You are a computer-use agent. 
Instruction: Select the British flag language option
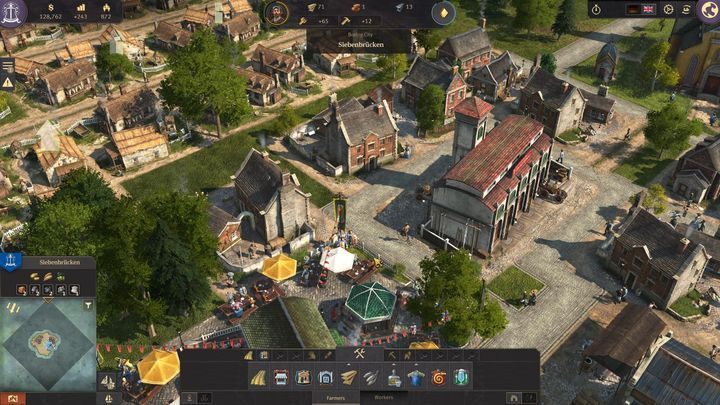648,9
